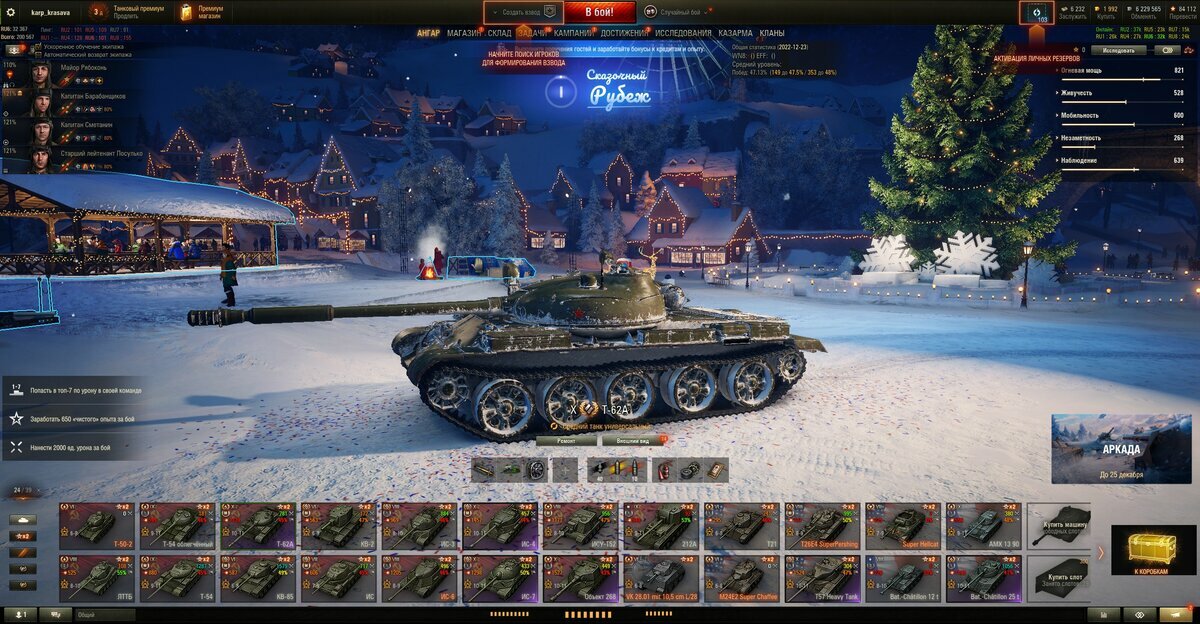Open the «Премиум магазин»
The height and width of the screenshot is (624, 1200).
click(x=202, y=12)
